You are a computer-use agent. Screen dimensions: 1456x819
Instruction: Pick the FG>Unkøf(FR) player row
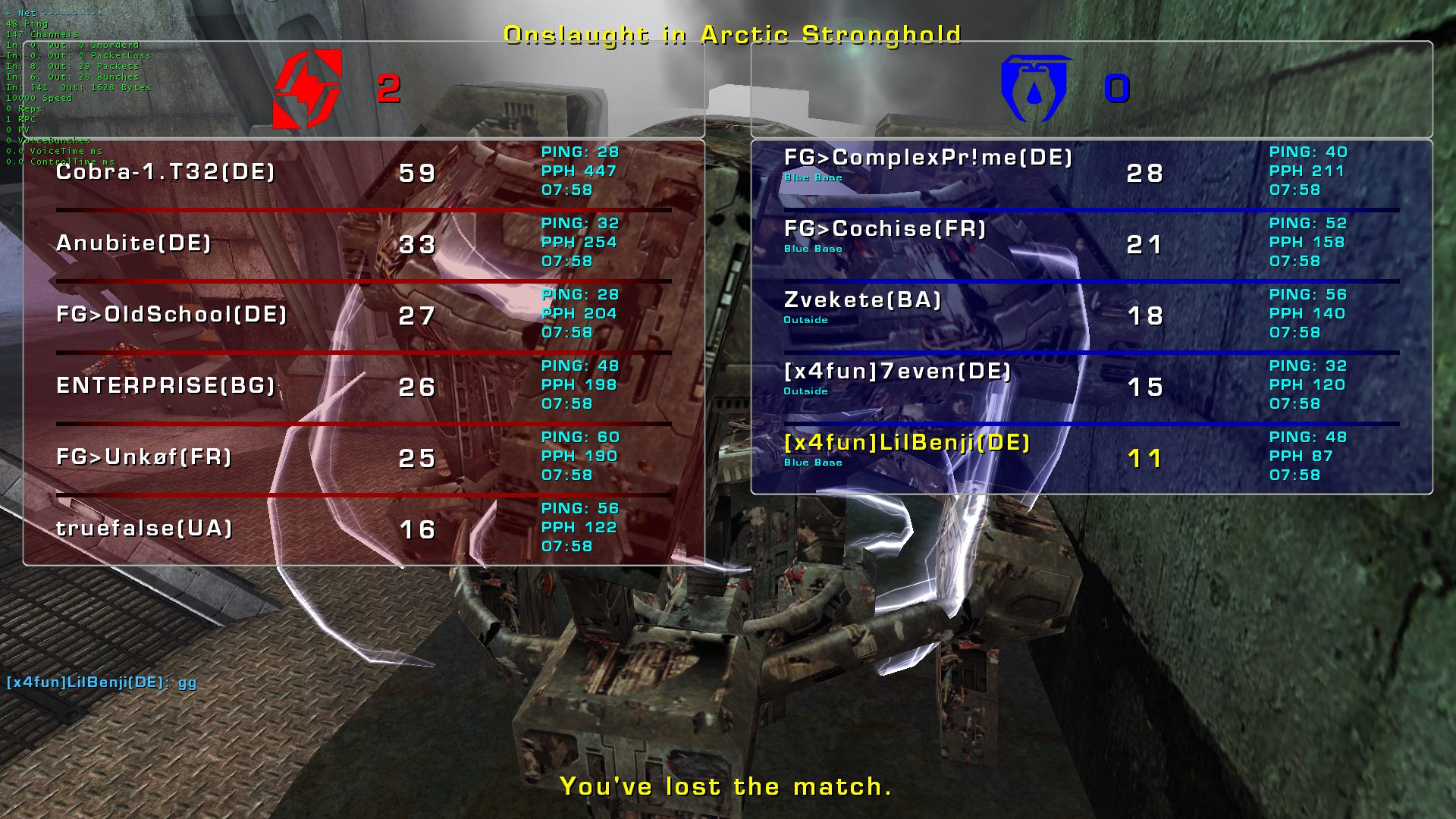coord(144,457)
